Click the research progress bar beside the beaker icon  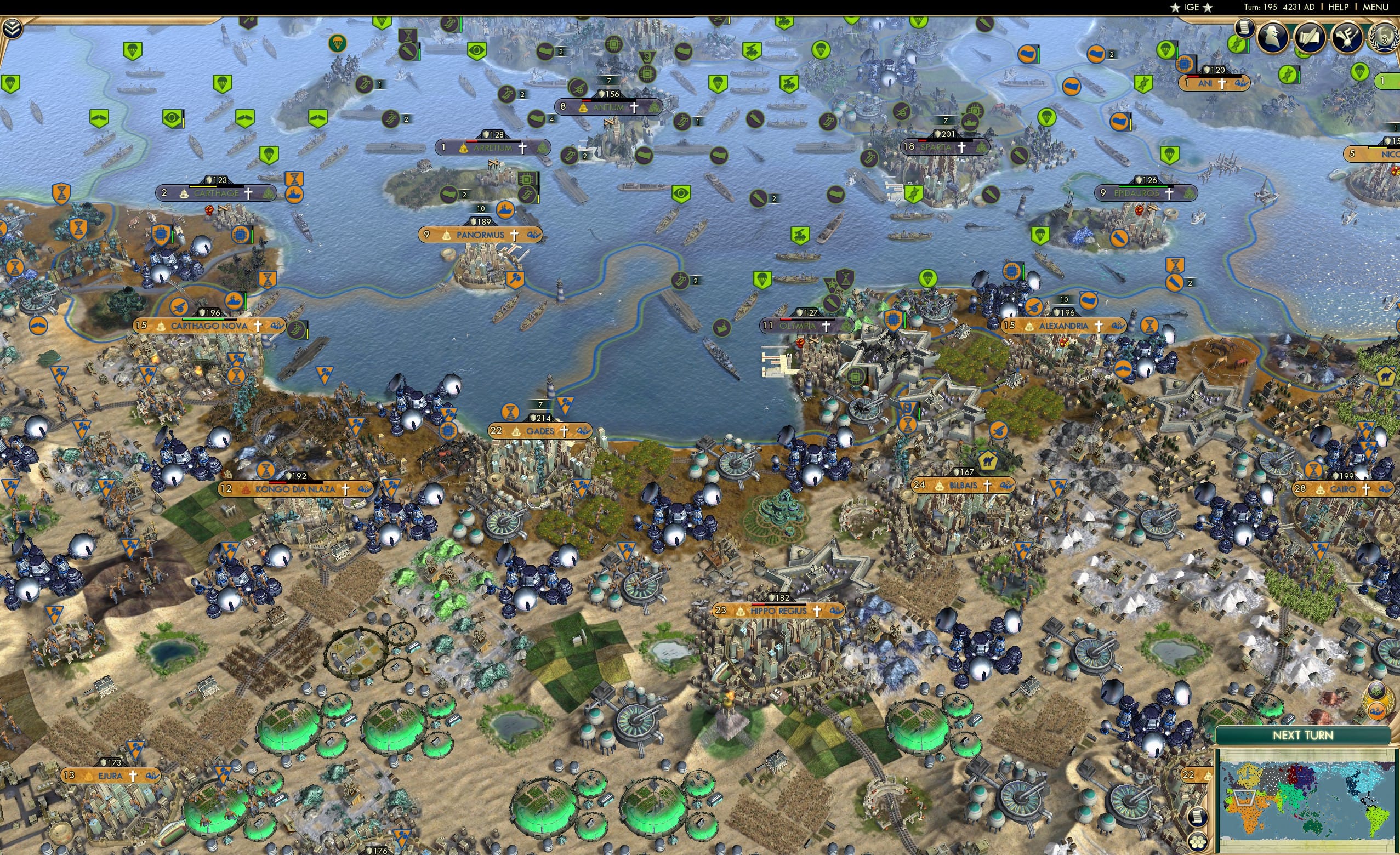click(x=1248, y=45)
